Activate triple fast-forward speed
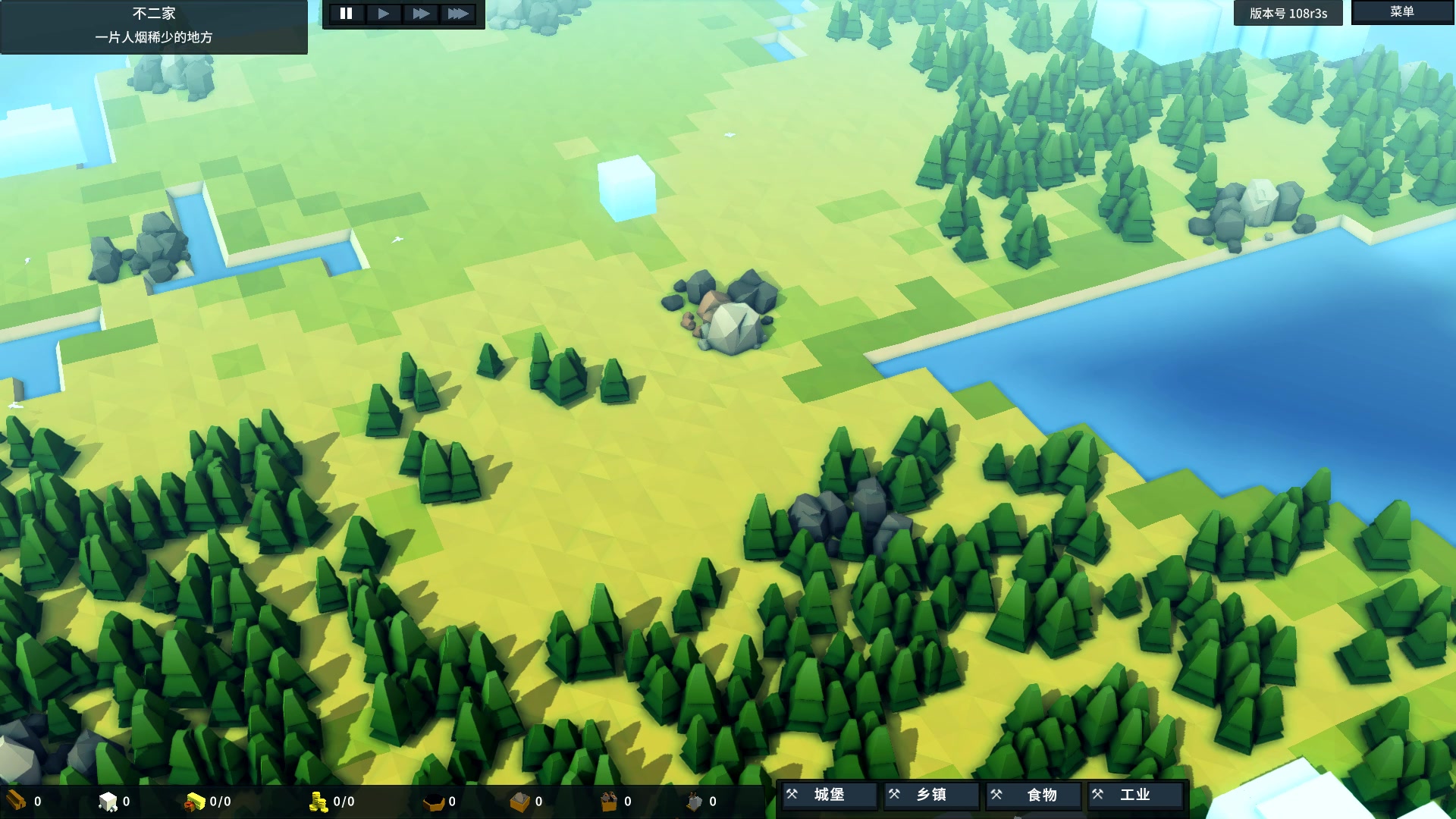The width and height of the screenshot is (1456, 819). coord(458,14)
